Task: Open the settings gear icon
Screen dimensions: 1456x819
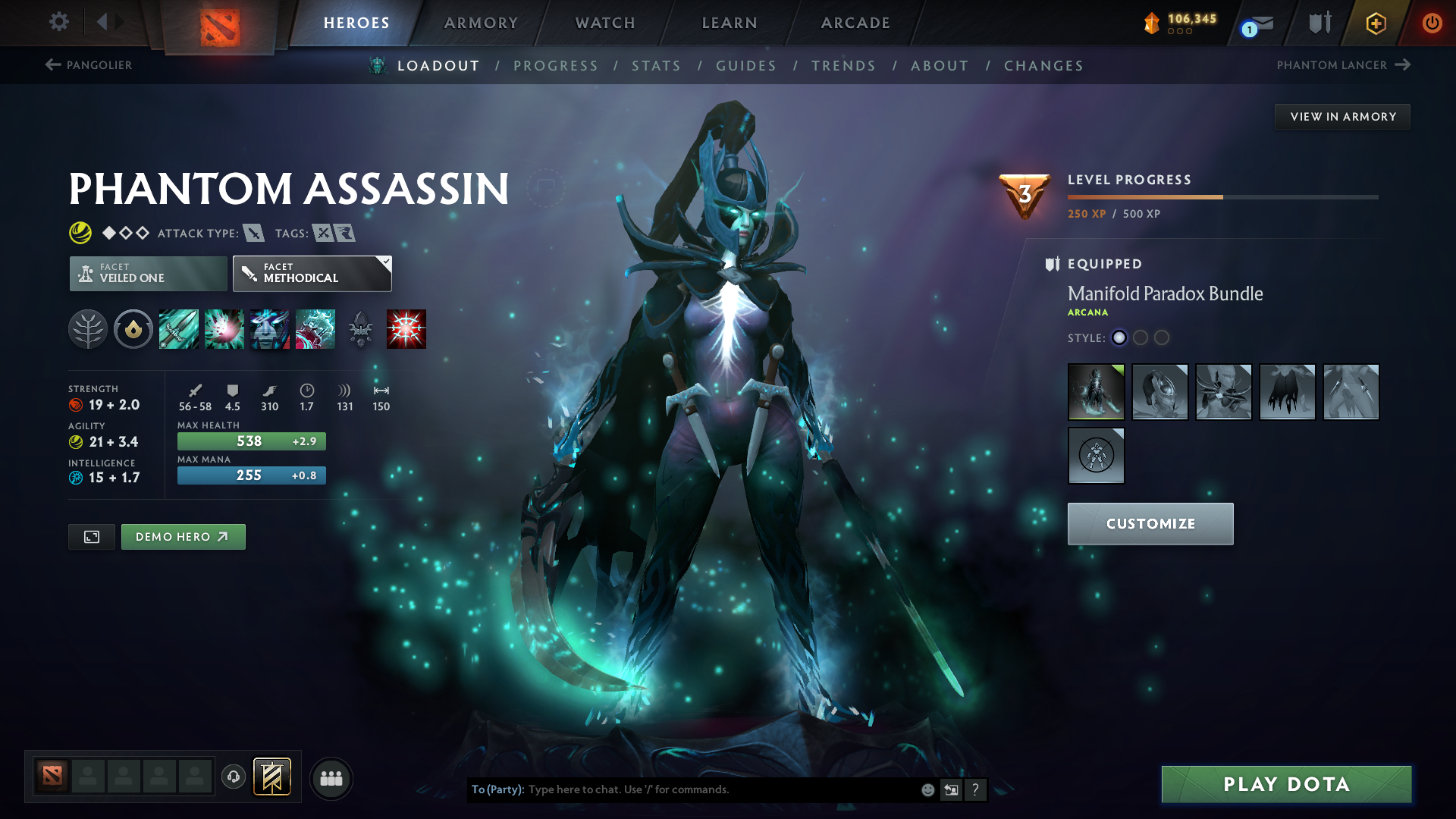Action: tap(58, 22)
